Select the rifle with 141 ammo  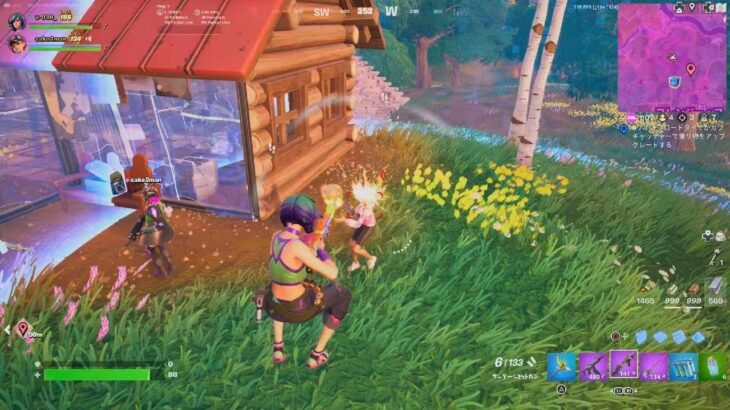623,366
